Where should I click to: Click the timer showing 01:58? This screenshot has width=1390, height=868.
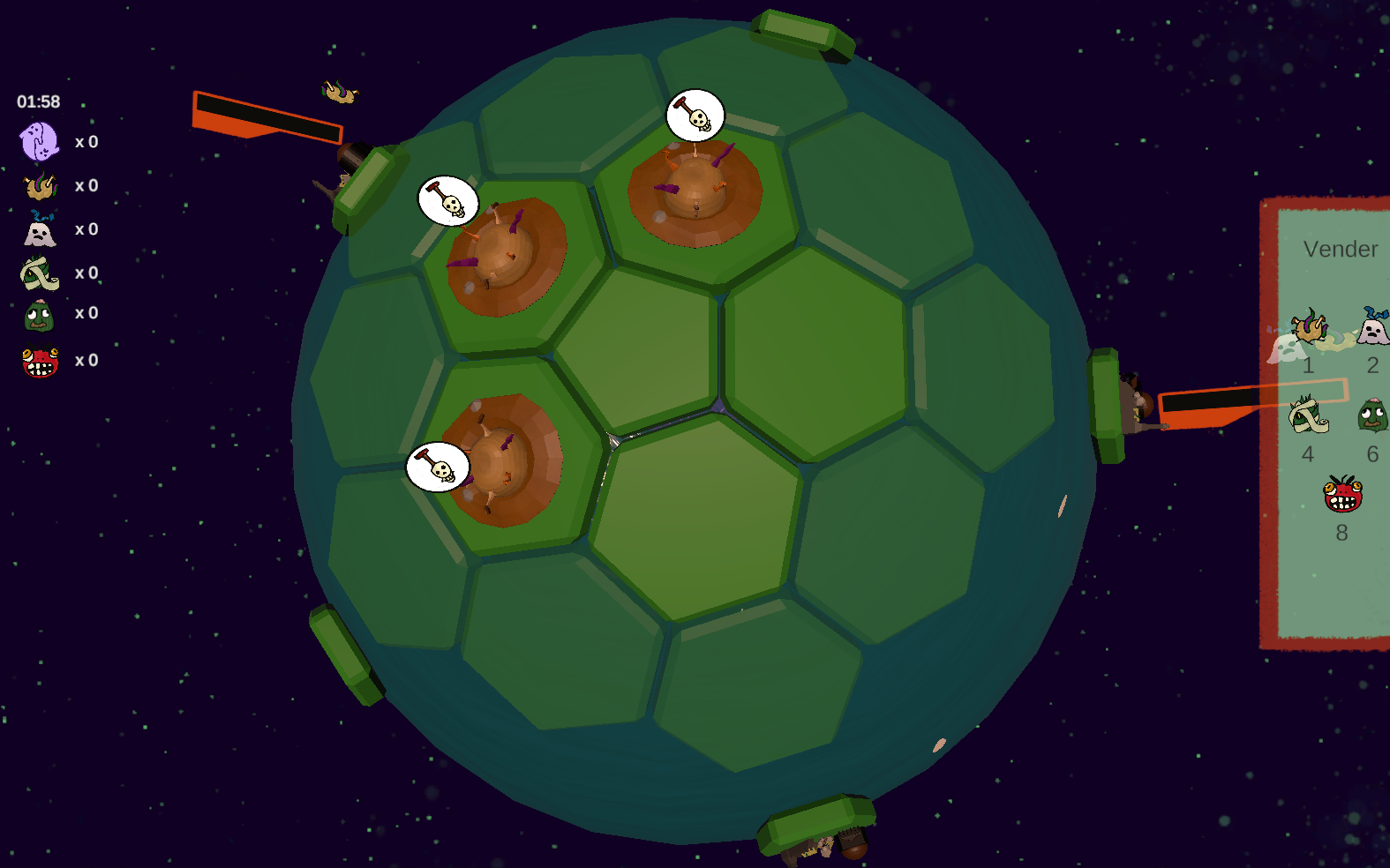(37, 101)
